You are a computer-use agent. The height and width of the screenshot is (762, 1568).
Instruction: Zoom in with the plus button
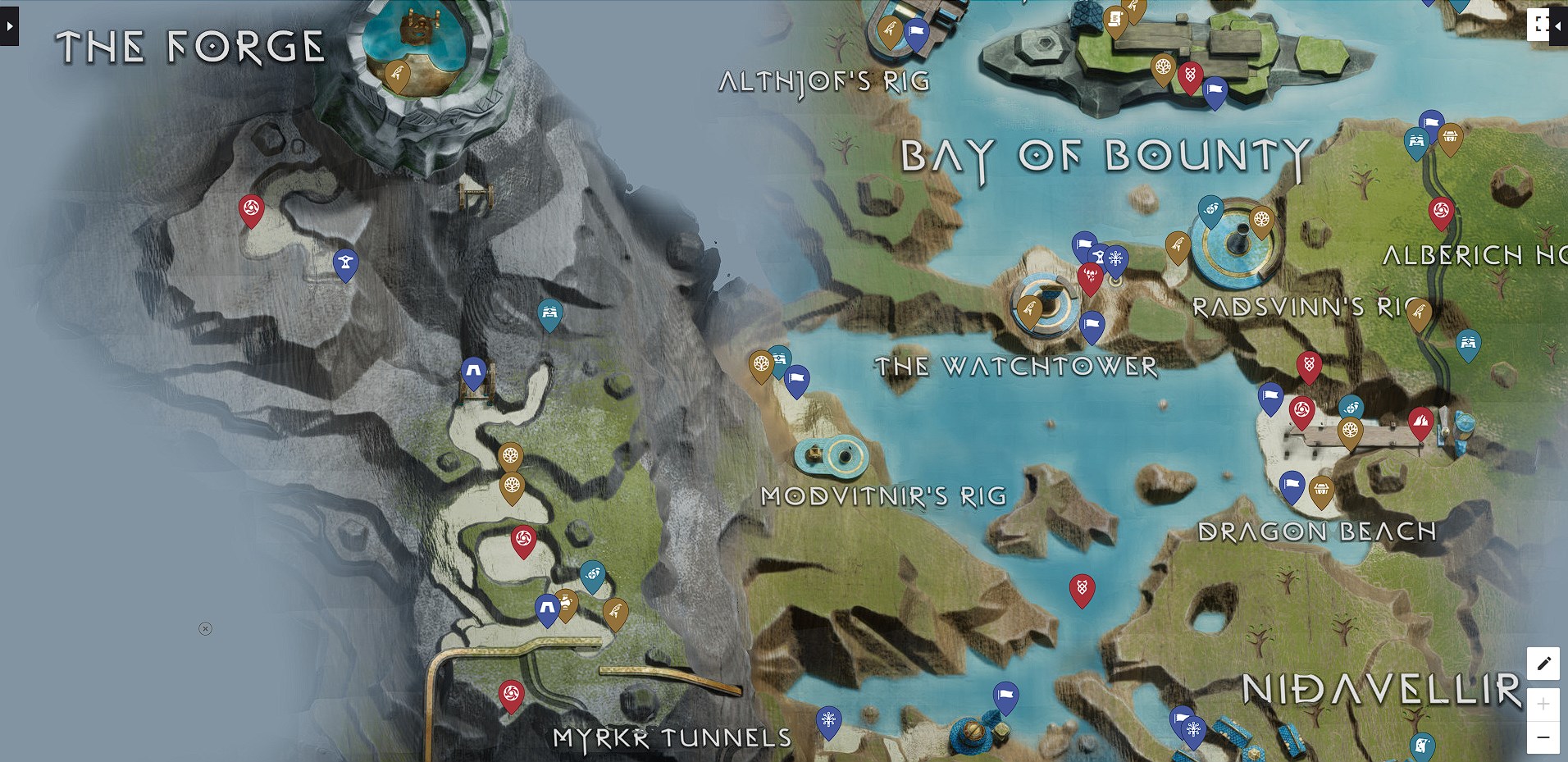pos(1545,703)
